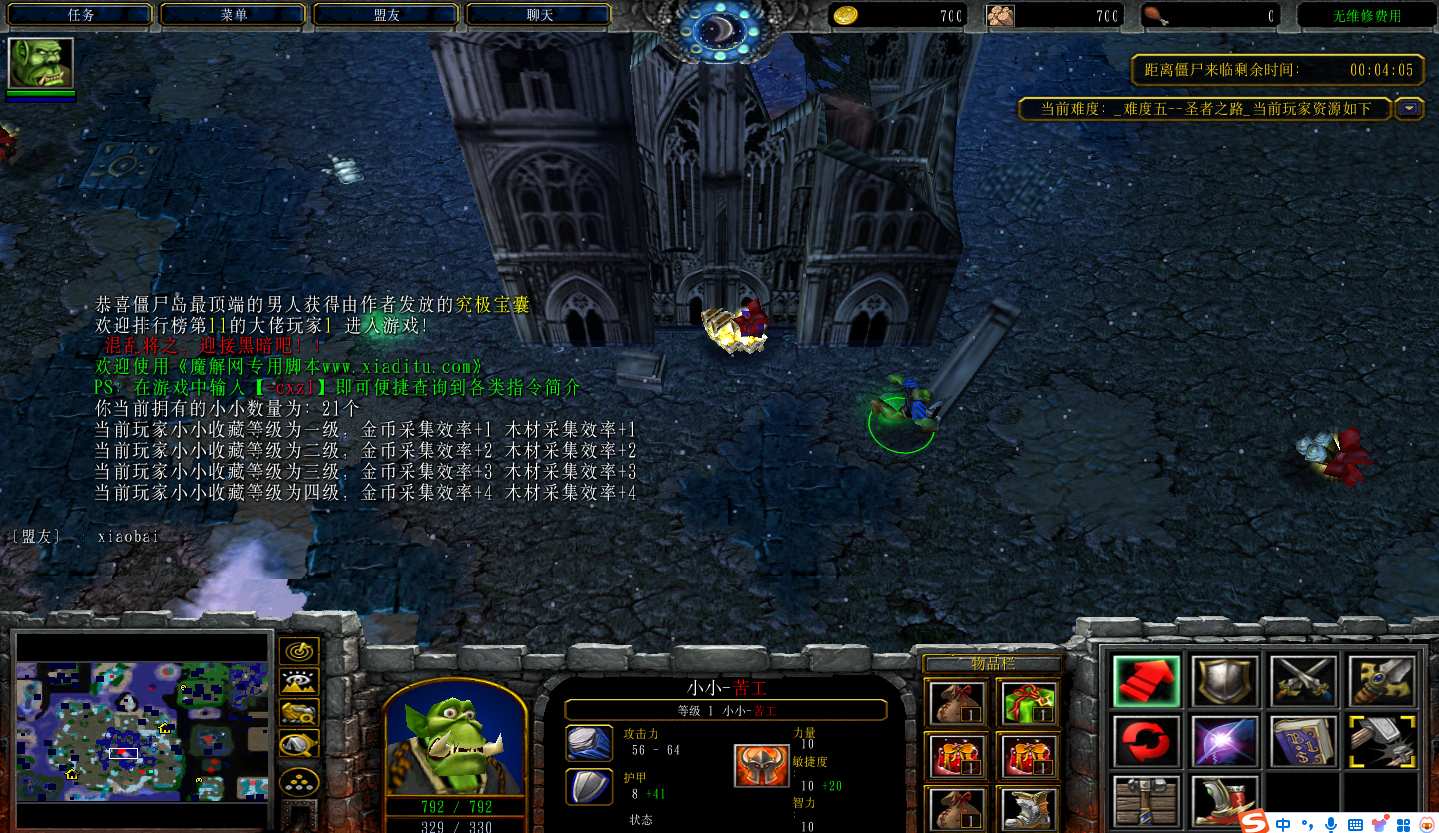Toggle minimap terrain display
This screenshot has width=1439, height=833.
pos(298,683)
